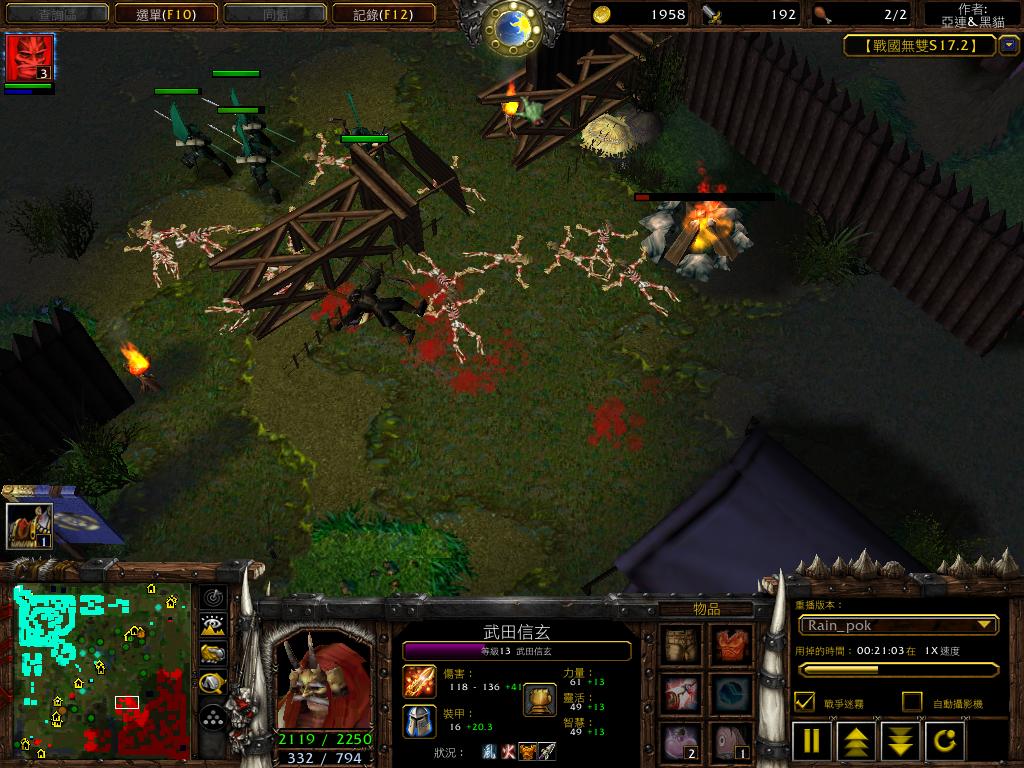Select the pink pig item with count 2
The image size is (1024, 768).
click(683, 741)
